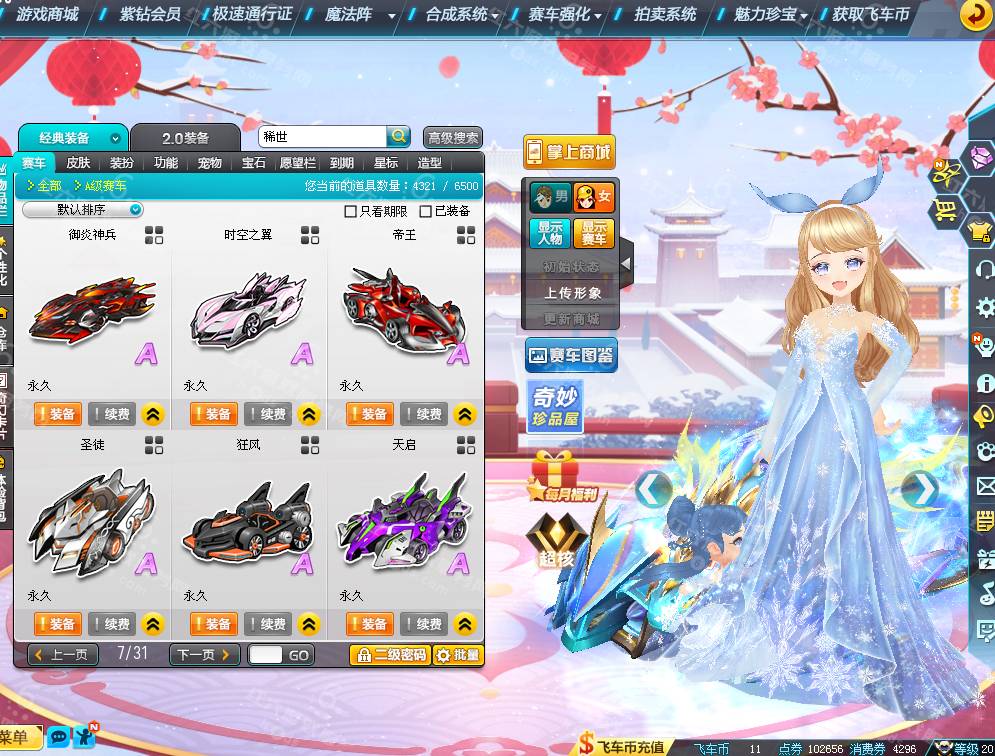995x756 pixels.
Task: Equip the 帝王 car with 装备
Action: (x=369, y=414)
